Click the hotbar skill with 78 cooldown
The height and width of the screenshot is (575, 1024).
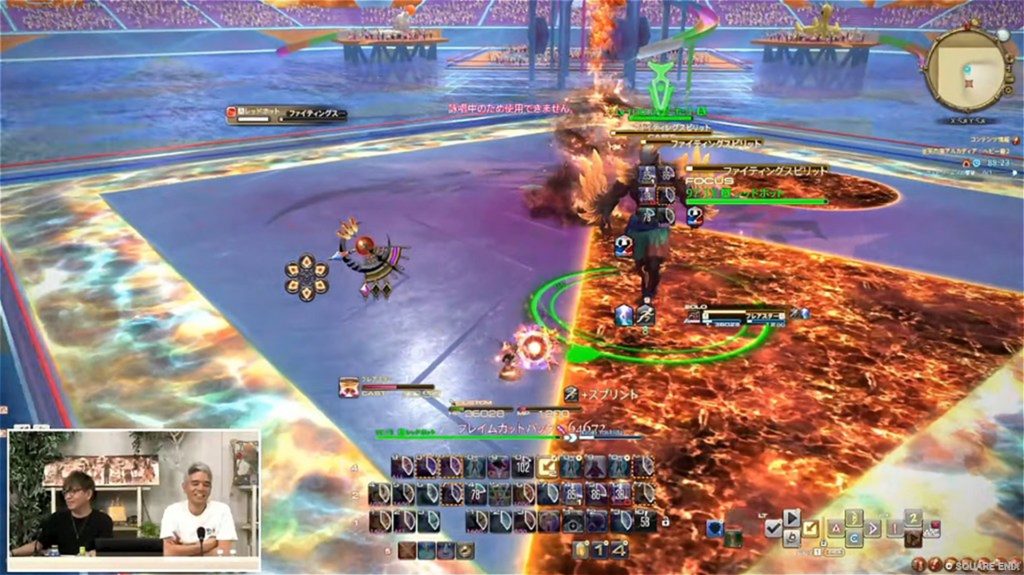click(x=475, y=494)
